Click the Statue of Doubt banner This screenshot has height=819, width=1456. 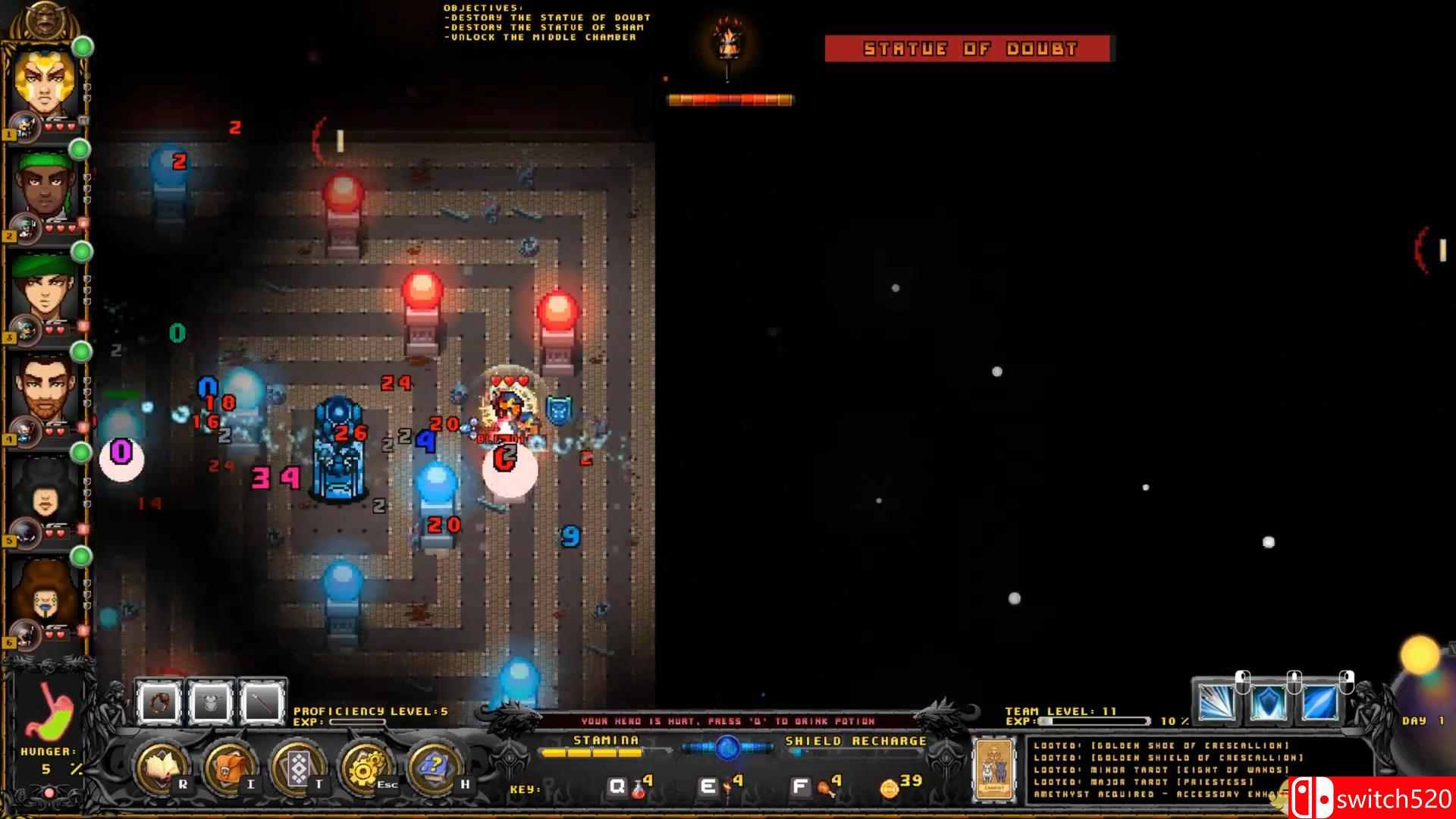click(x=969, y=48)
